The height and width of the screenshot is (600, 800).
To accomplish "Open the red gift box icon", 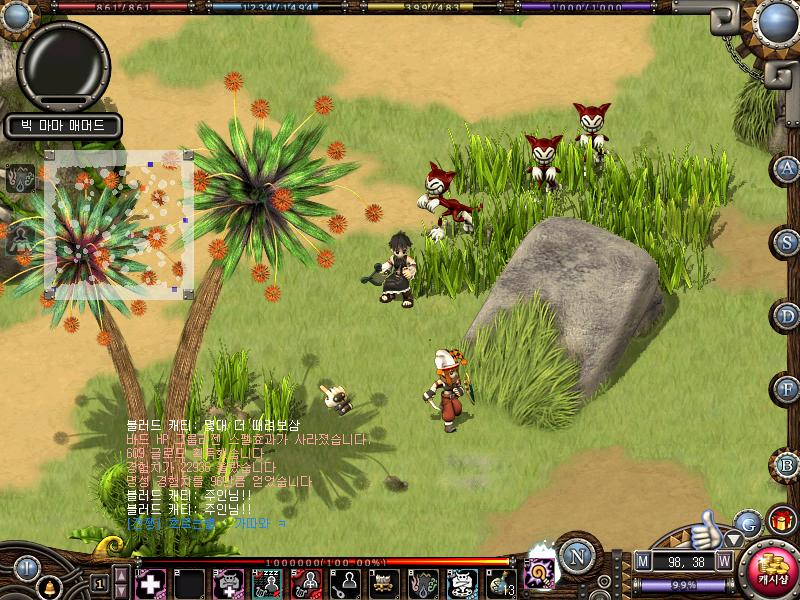I will (781, 520).
